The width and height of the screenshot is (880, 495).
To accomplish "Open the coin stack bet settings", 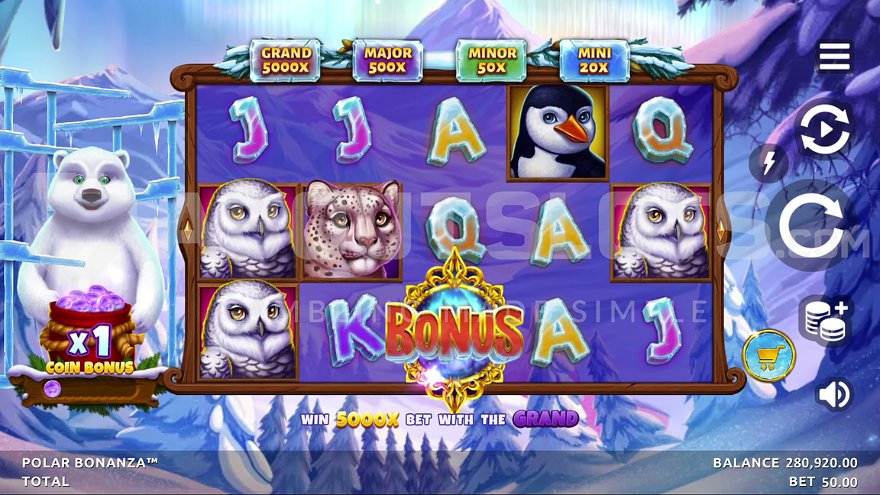I will (825, 320).
